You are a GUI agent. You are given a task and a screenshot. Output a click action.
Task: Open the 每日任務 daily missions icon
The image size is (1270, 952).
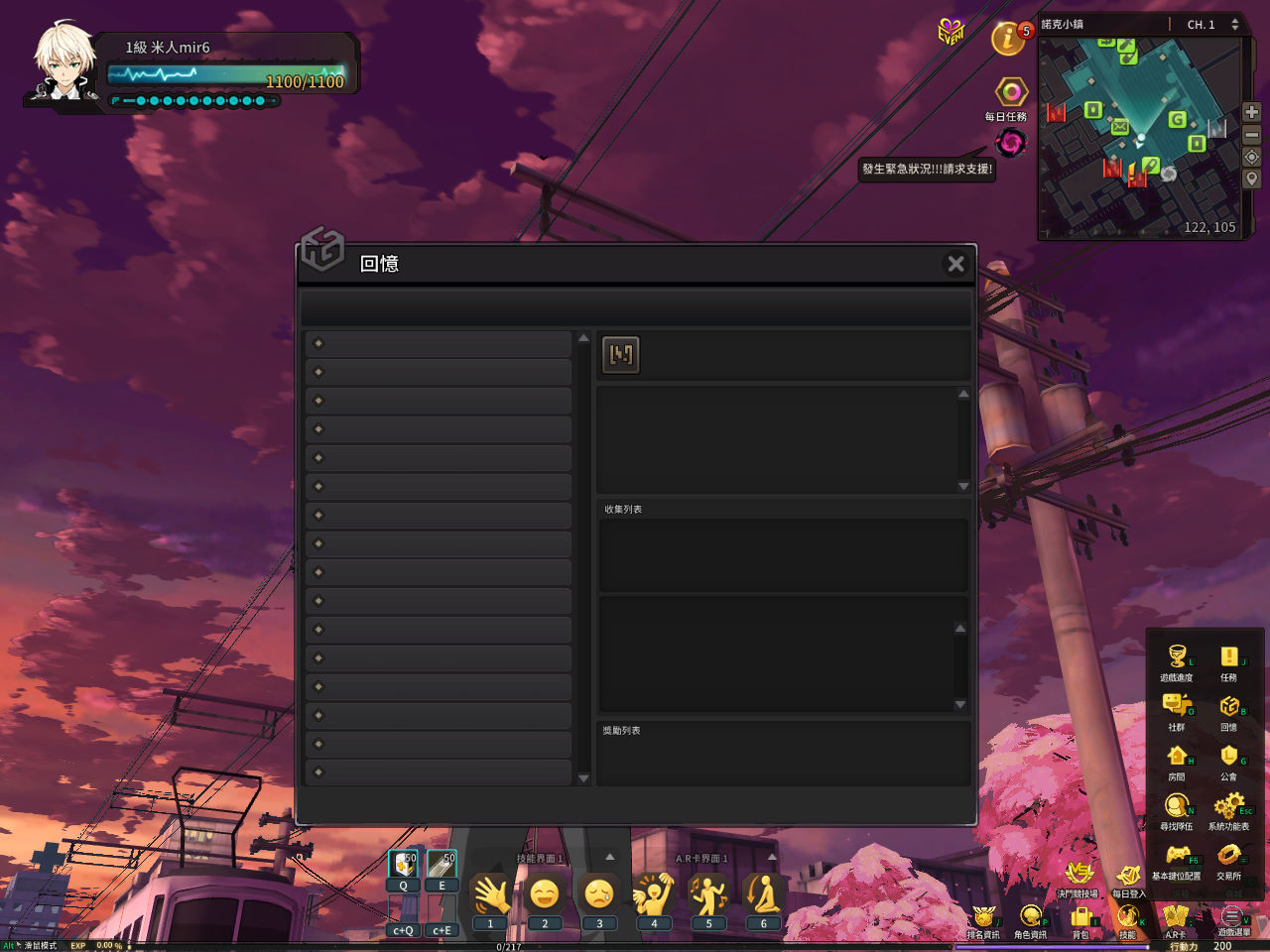(x=1010, y=94)
